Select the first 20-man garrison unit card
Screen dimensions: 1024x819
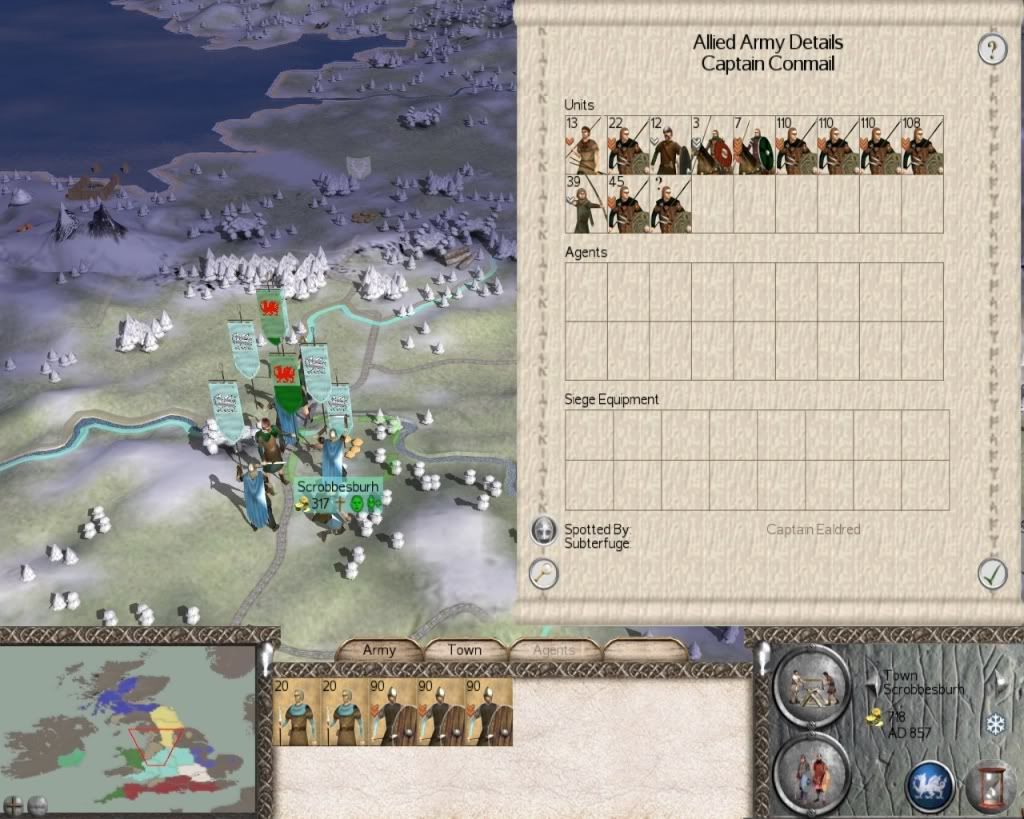point(293,712)
